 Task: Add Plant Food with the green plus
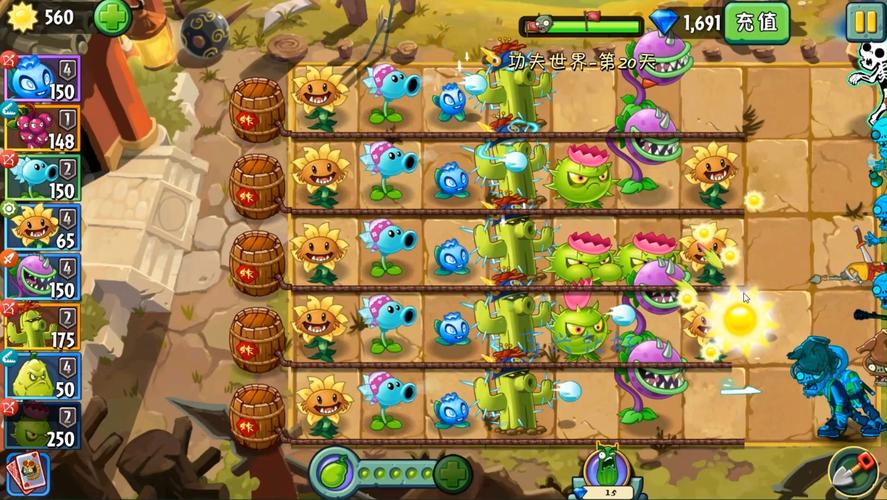coord(452,470)
